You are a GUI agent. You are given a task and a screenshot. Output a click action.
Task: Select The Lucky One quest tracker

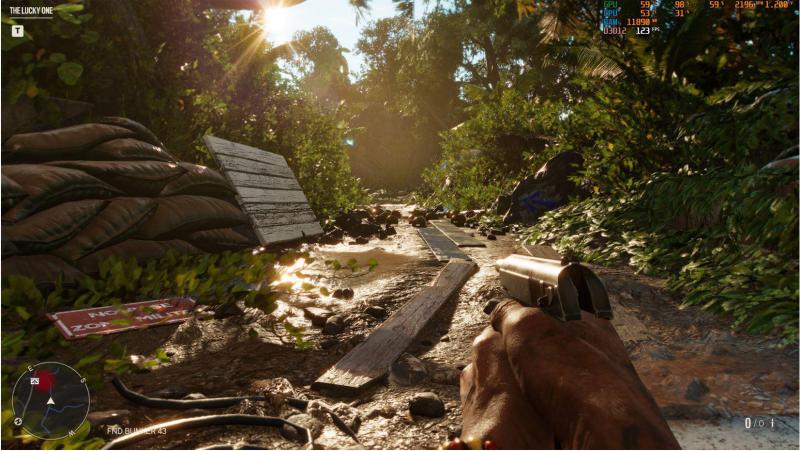[31, 11]
